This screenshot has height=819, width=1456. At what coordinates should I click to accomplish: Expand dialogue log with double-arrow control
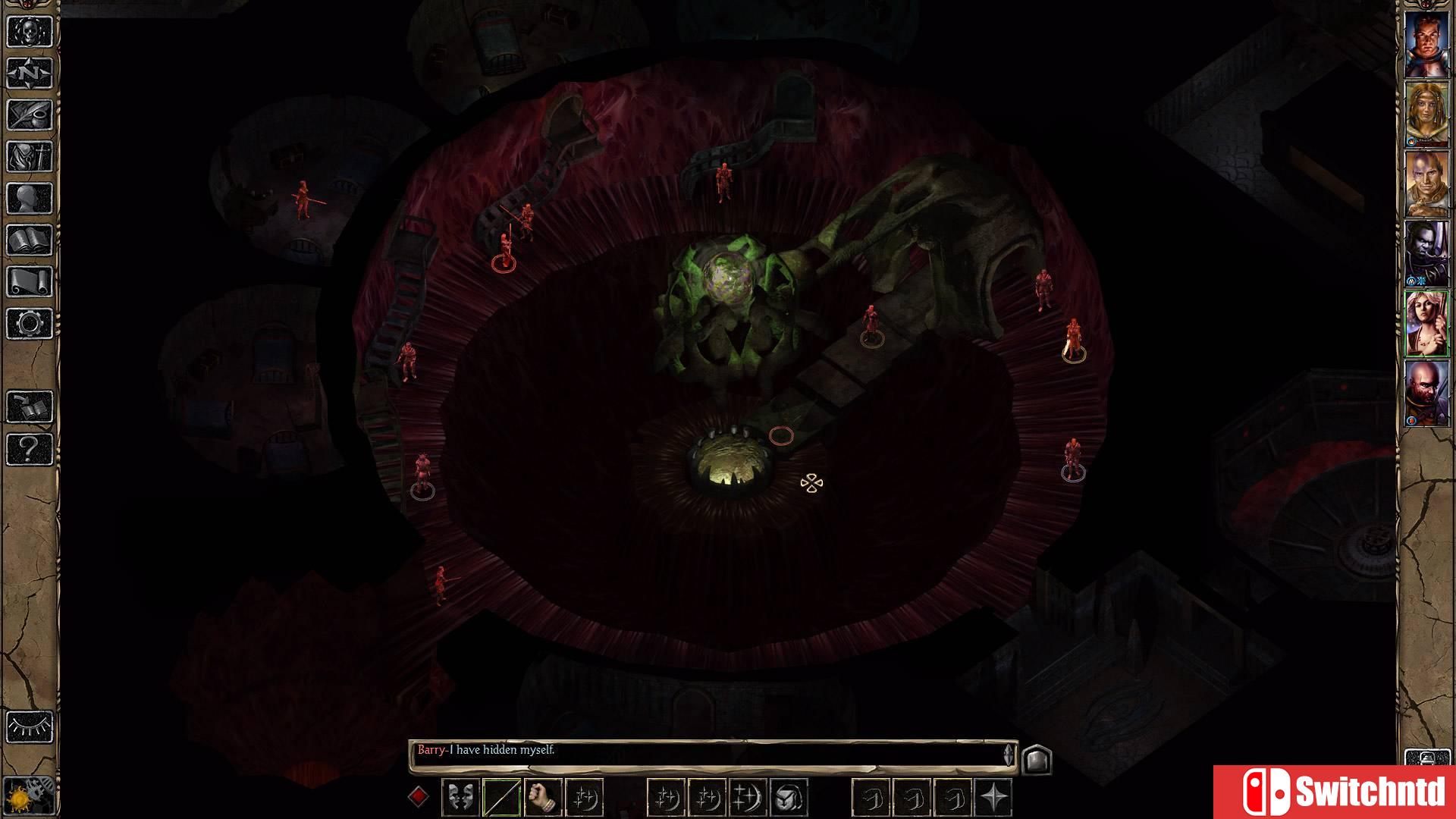1009,753
